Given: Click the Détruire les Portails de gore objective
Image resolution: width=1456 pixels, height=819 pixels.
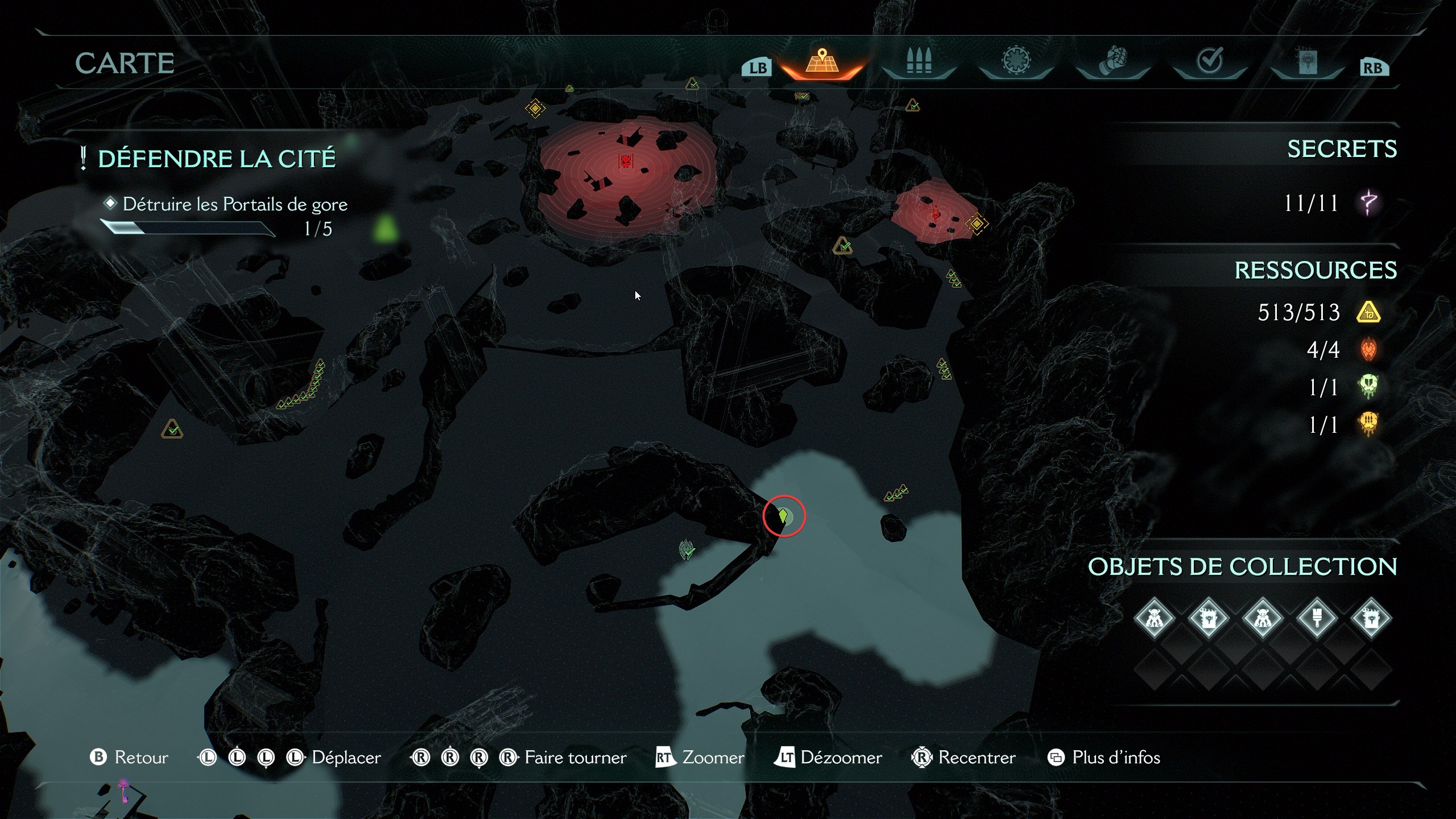Looking at the screenshot, I should [x=234, y=204].
